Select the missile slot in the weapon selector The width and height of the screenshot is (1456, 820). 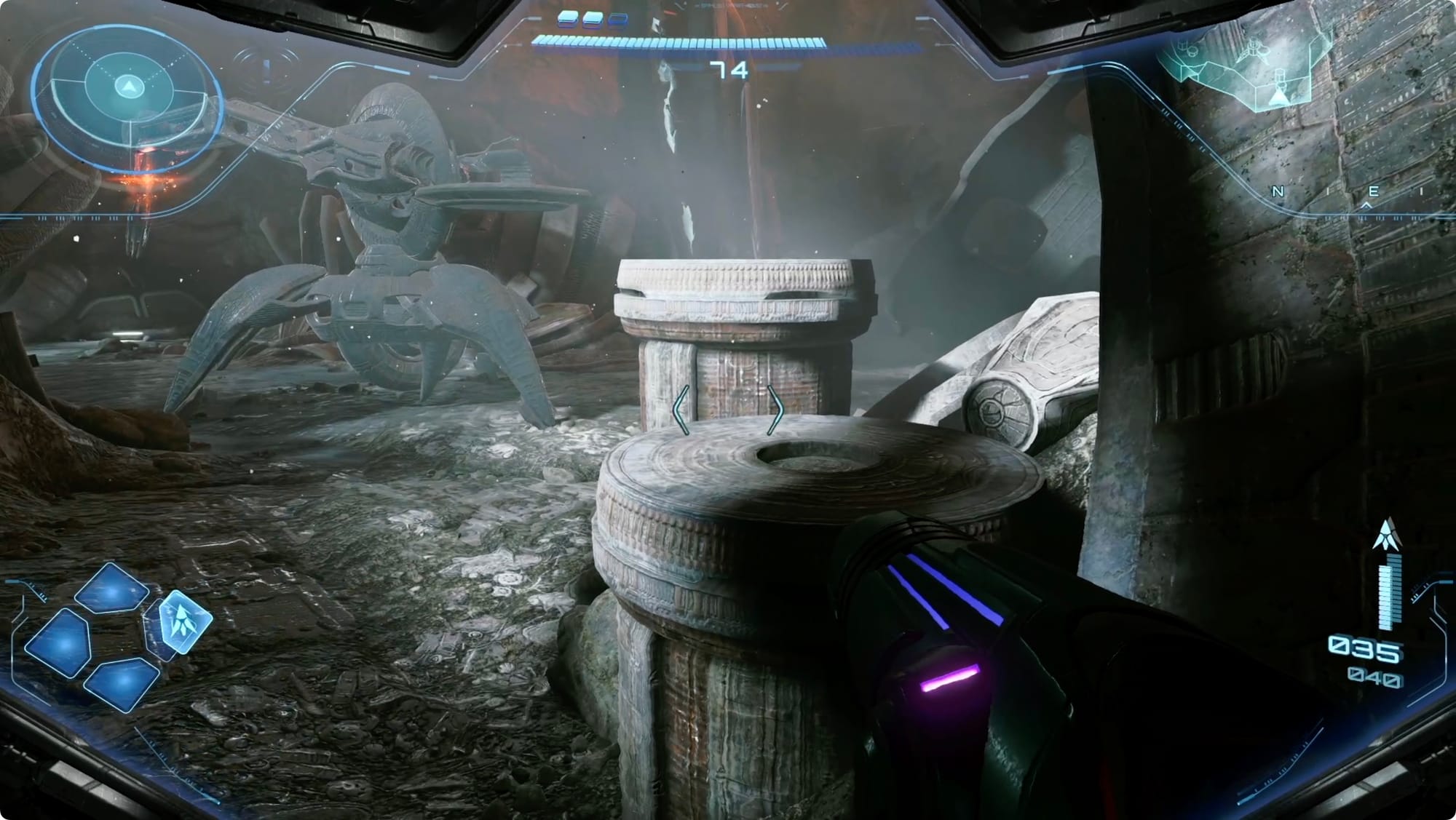(x=184, y=621)
